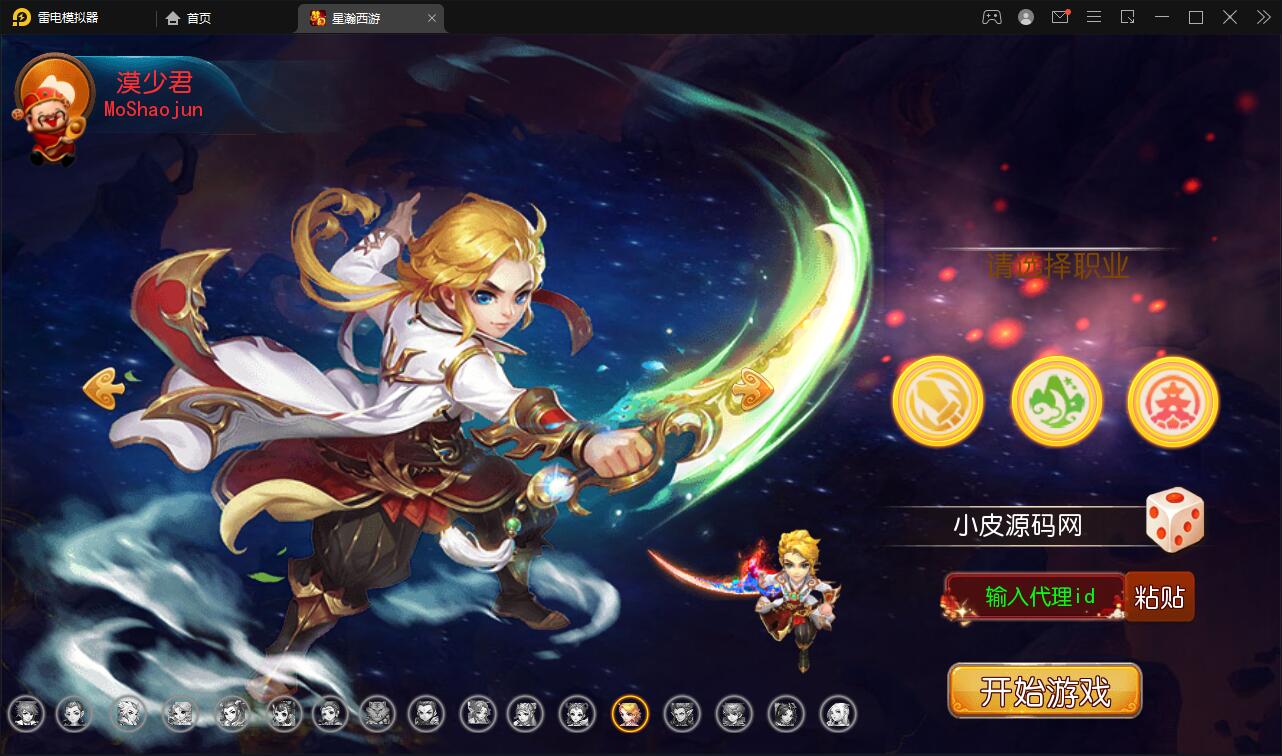The width and height of the screenshot is (1282, 756).
Task: Open the game center controller icon
Action: (x=991, y=17)
